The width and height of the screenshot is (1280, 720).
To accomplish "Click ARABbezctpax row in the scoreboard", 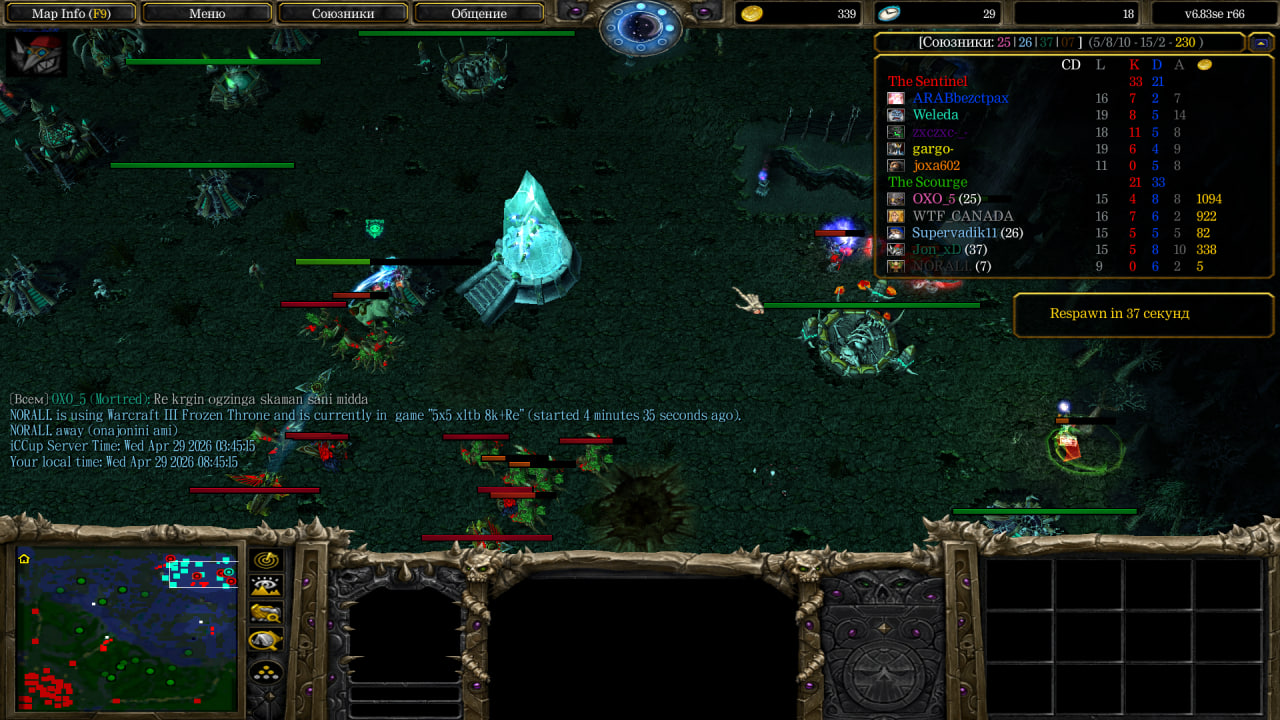I will [x=960, y=98].
